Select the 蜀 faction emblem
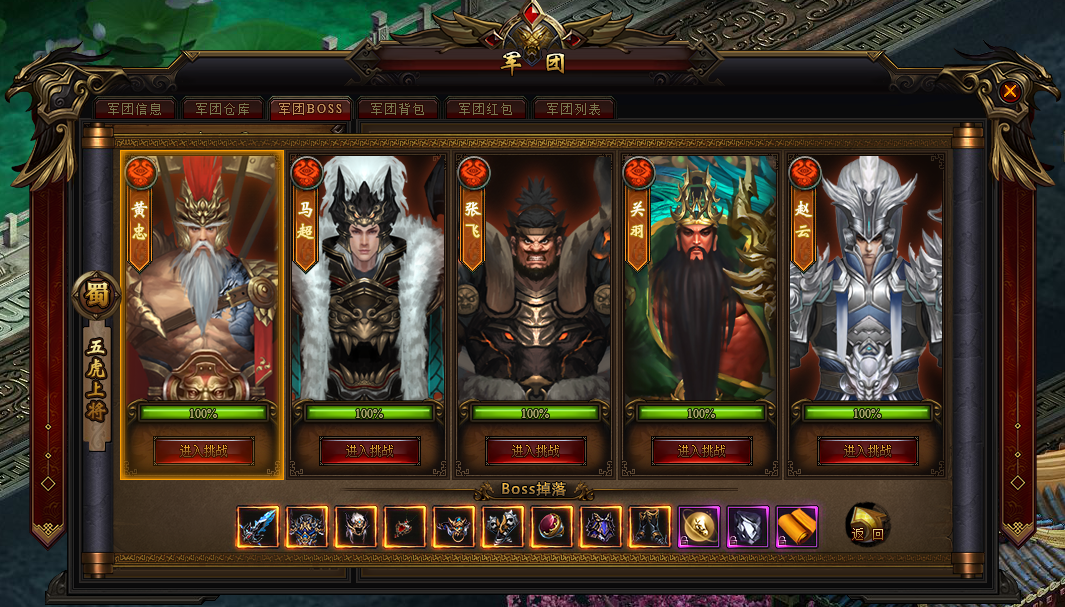The height and width of the screenshot is (607, 1065). (x=96, y=295)
